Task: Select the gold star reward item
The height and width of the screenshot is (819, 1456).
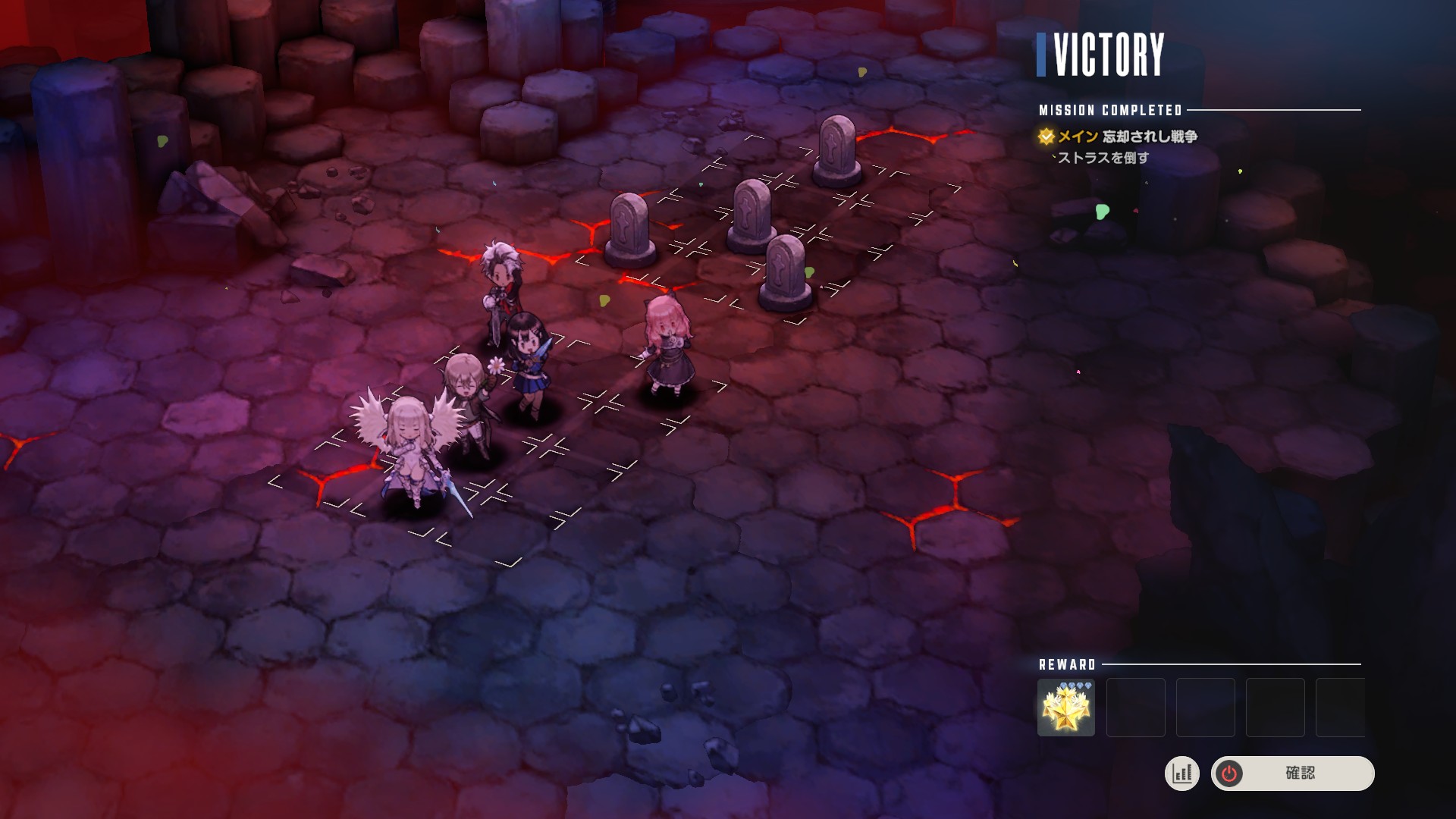Action: (1065, 708)
